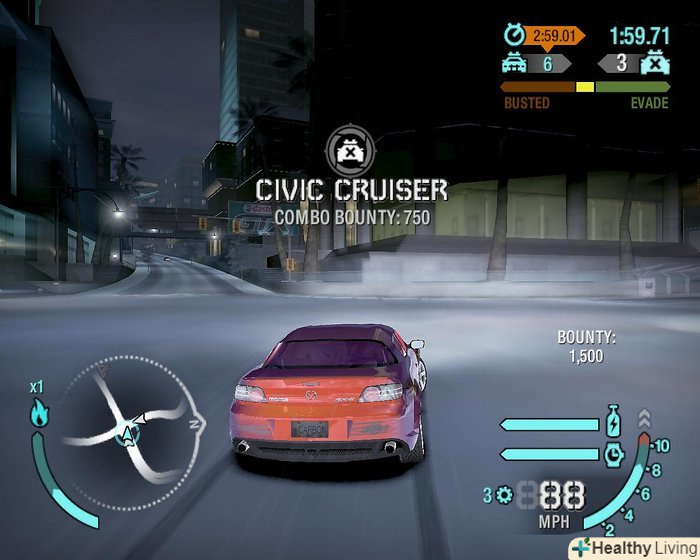Click the police cars destroyed icon

(x=654, y=64)
